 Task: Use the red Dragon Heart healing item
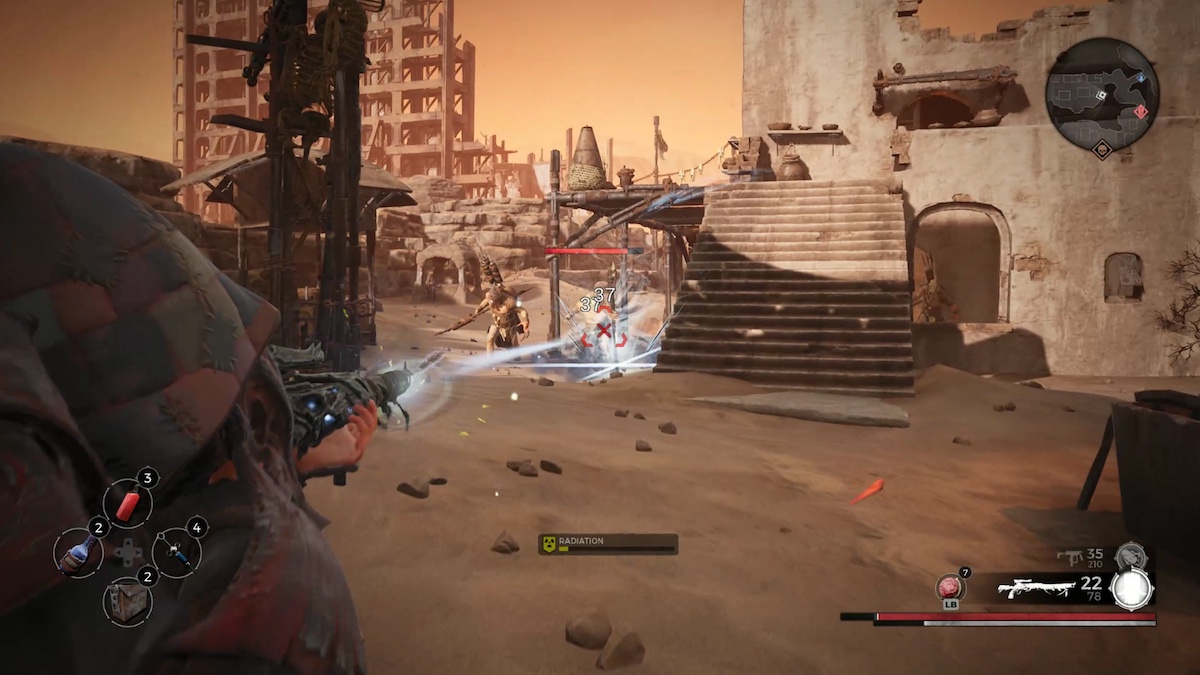pos(949,587)
